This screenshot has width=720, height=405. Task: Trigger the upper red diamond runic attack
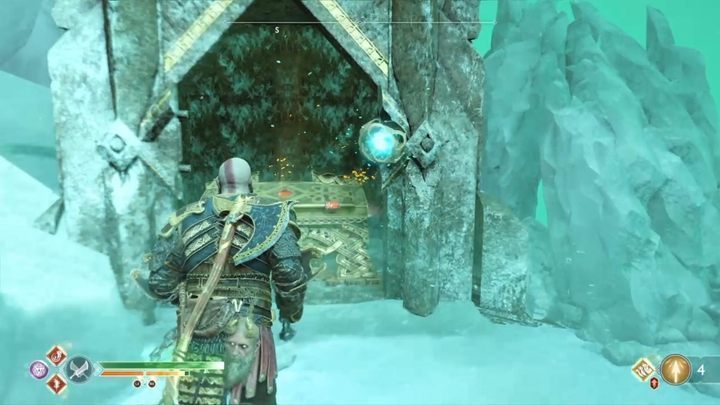(57, 353)
